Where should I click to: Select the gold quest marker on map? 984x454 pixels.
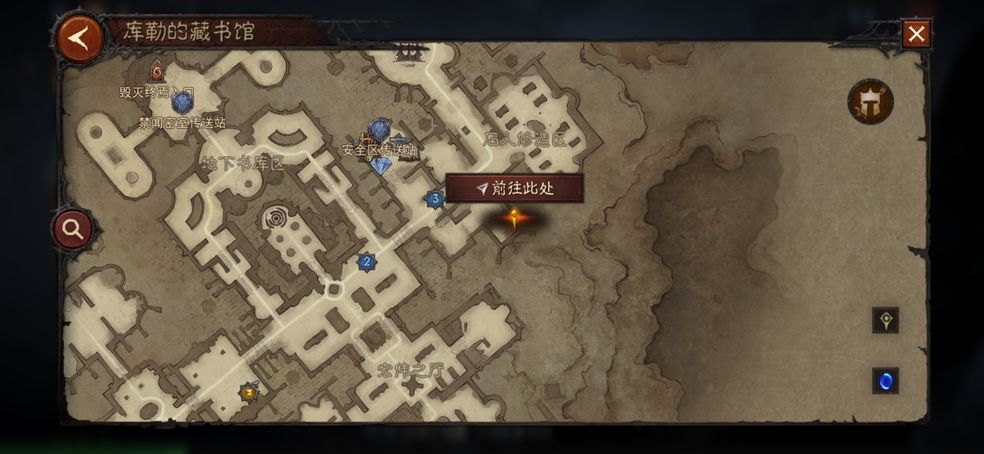[x=248, y=392]
